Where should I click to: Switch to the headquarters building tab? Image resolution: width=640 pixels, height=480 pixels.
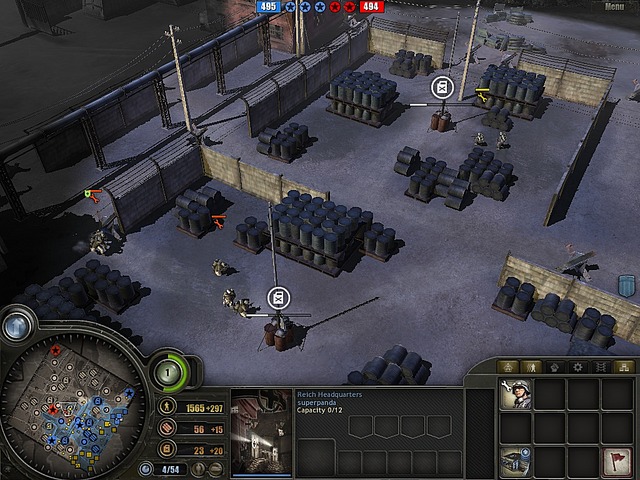(x=508, y=367)
